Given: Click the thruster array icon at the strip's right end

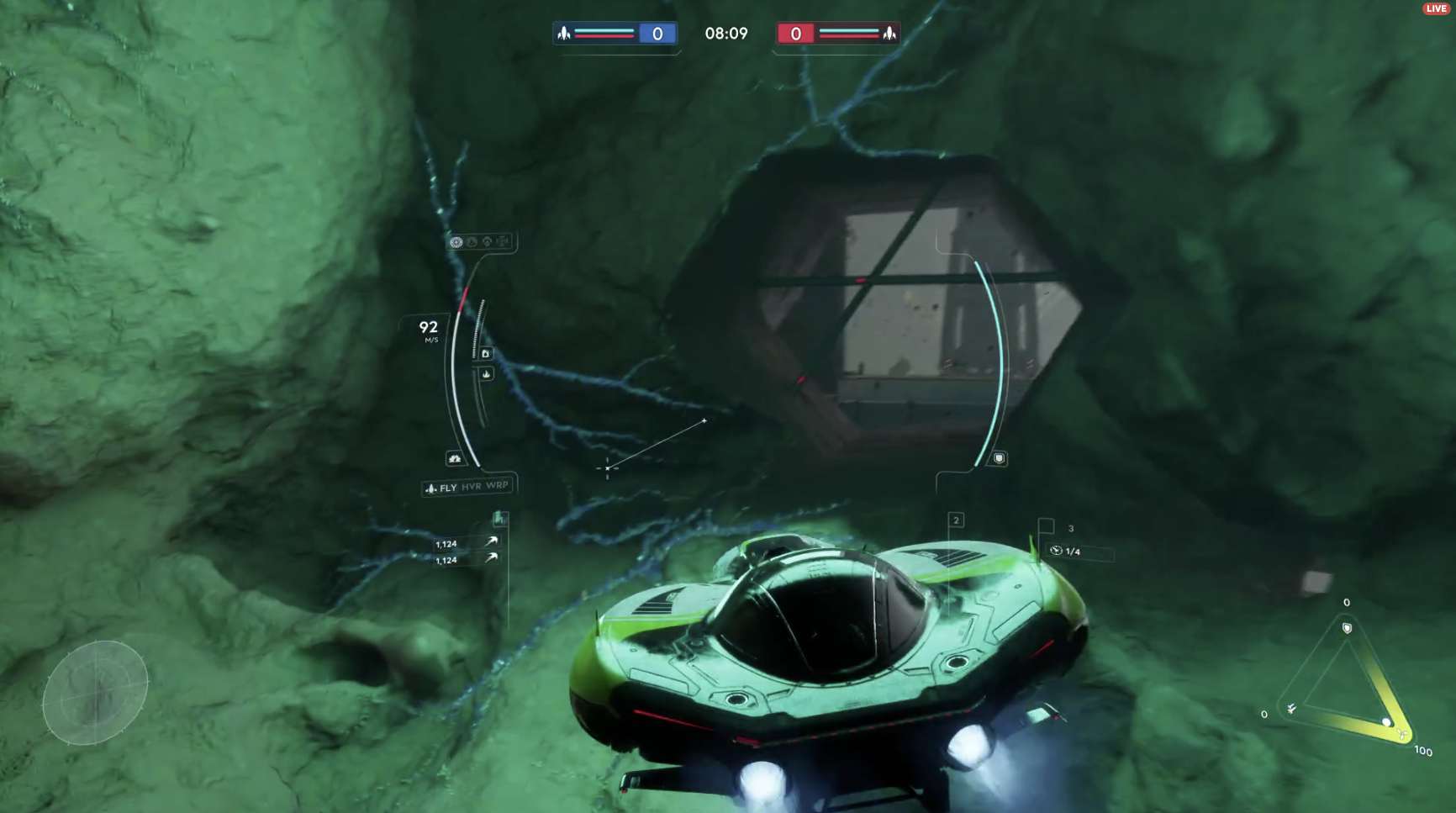Looking at the screenshot, I should [x=503, y=241].
